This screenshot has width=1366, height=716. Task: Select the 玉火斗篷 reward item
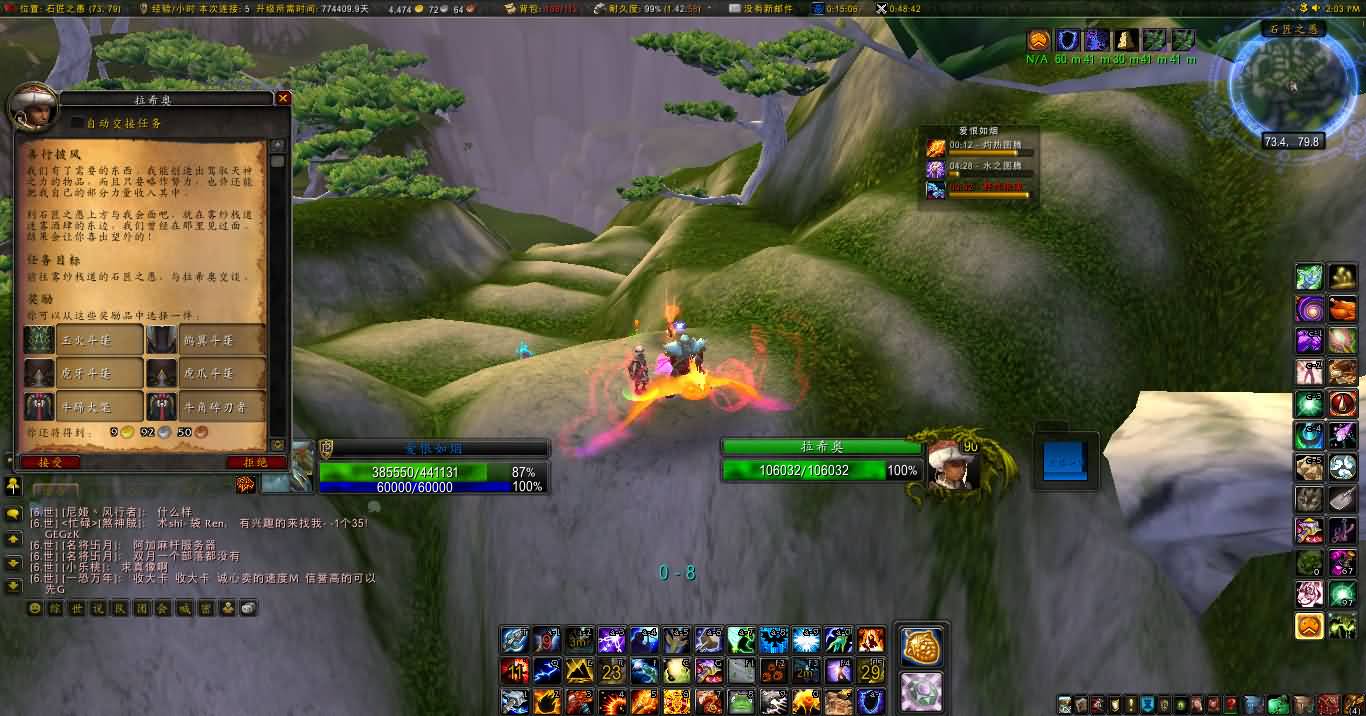[40, 340]
